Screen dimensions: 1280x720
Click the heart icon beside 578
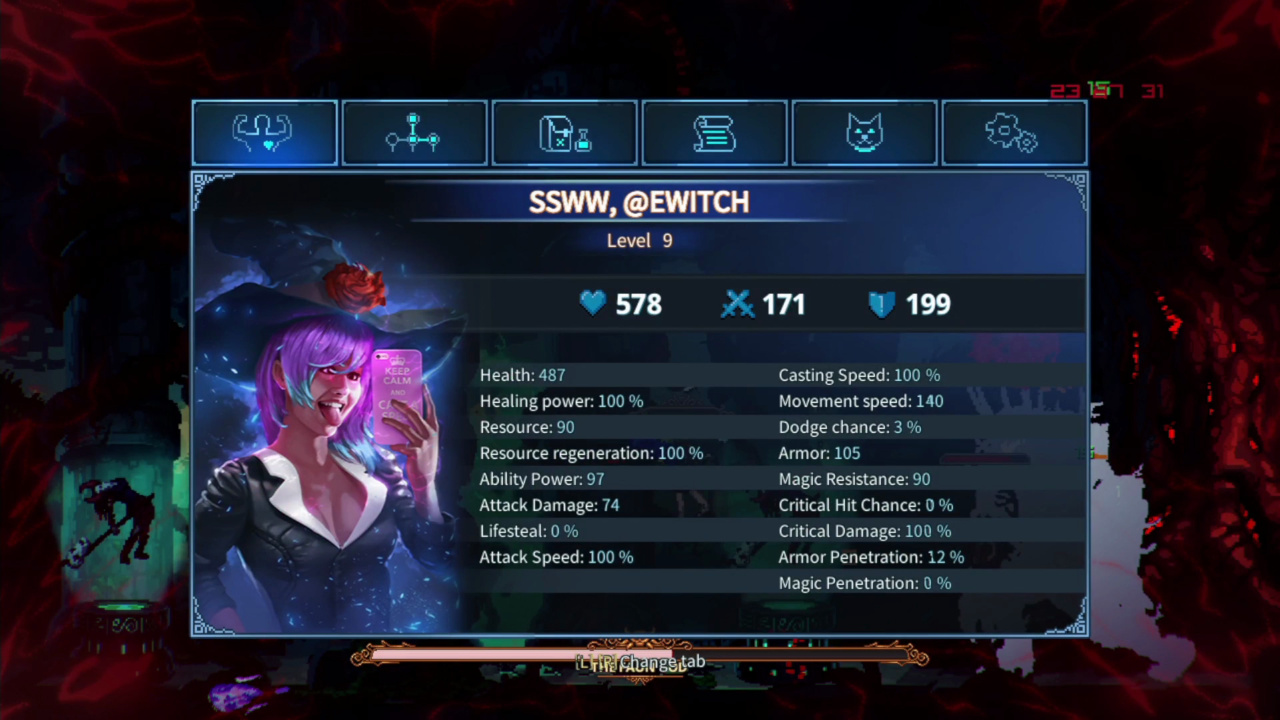592,304
